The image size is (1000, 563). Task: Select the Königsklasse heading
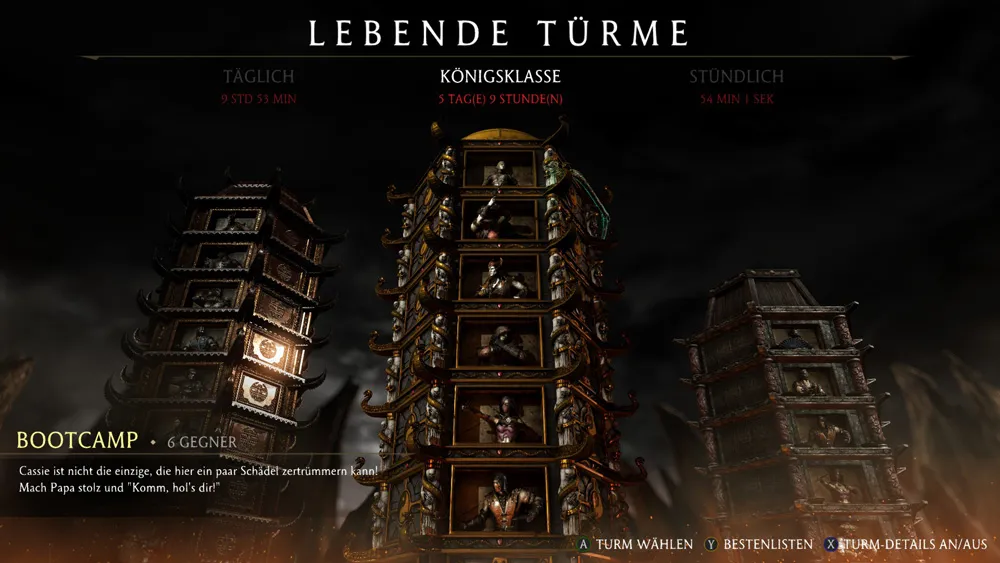(x=500, y=77)
